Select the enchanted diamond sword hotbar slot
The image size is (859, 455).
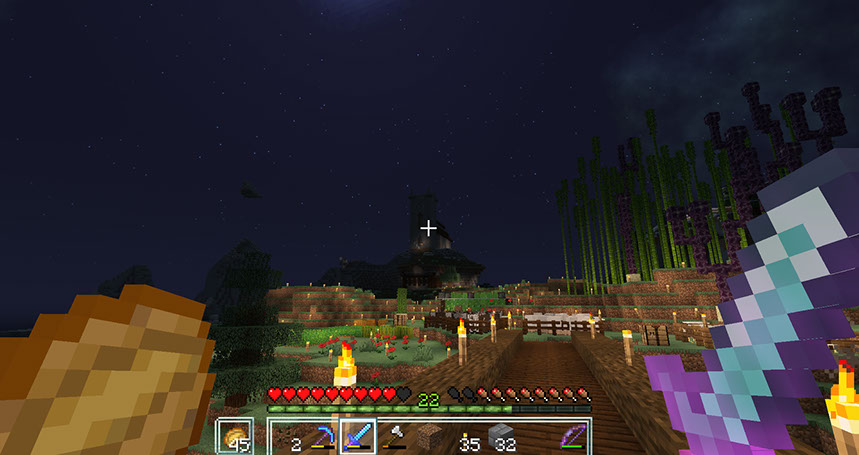[357, 436]
